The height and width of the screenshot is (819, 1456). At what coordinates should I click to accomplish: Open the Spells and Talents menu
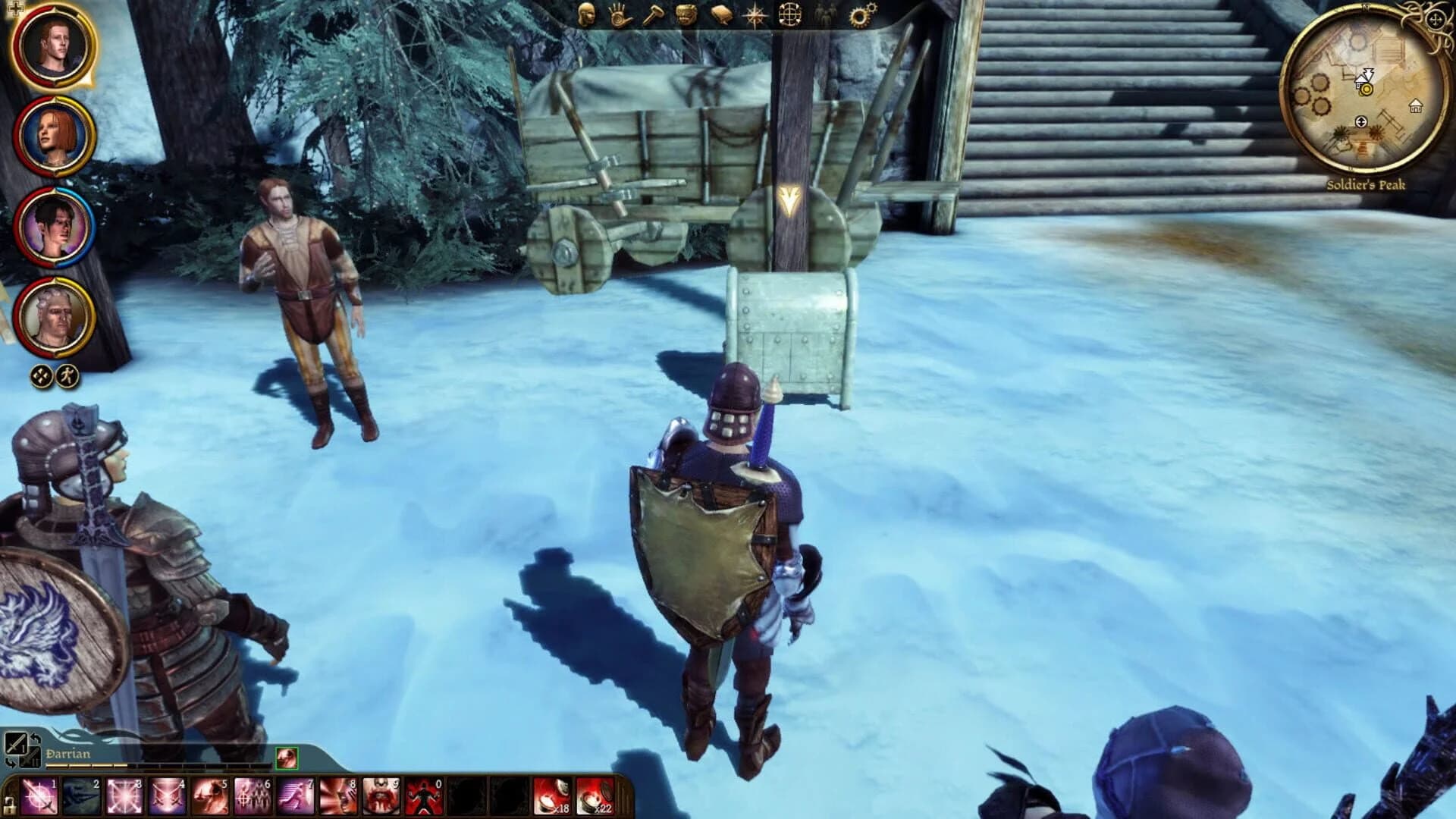click(617, 15)
